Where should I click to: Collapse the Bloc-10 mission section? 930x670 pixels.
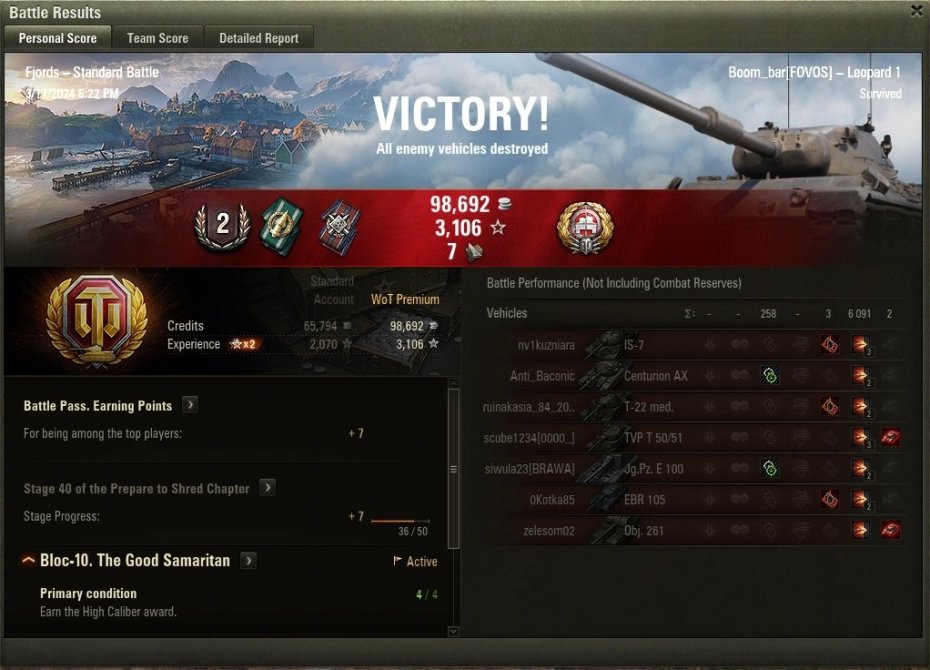pos(28,561)
